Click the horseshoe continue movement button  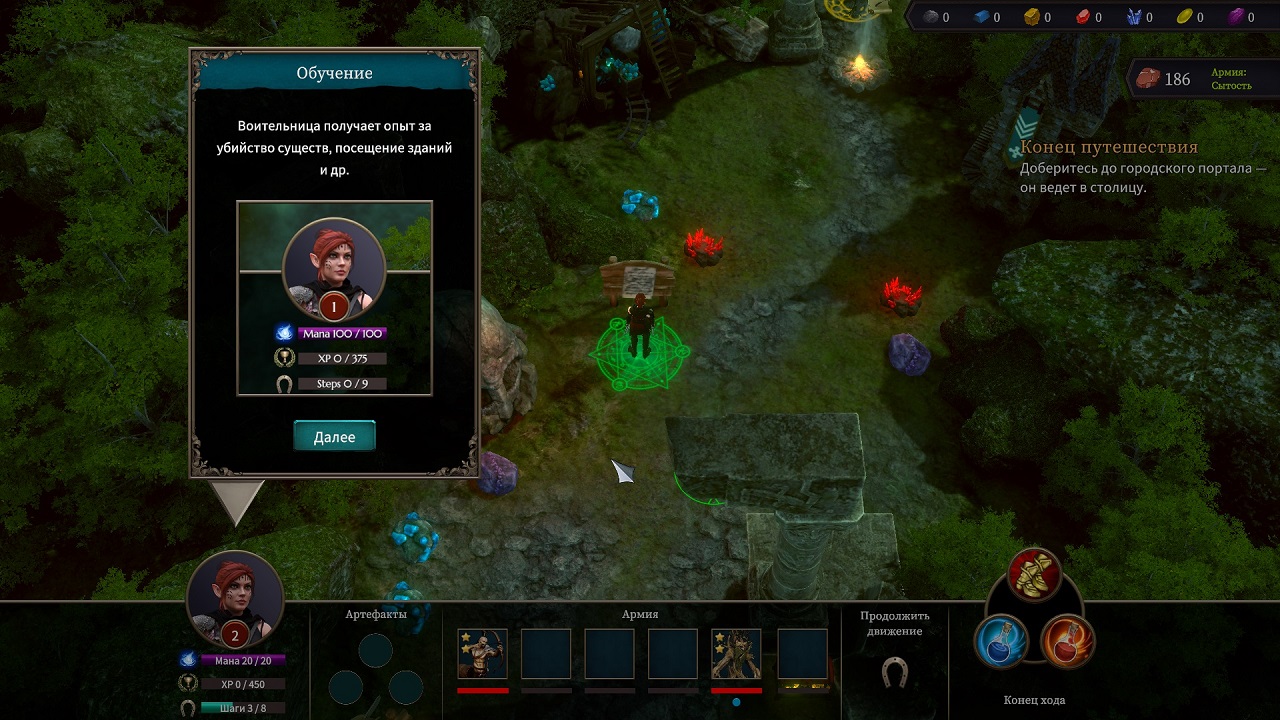click(894, 672)
